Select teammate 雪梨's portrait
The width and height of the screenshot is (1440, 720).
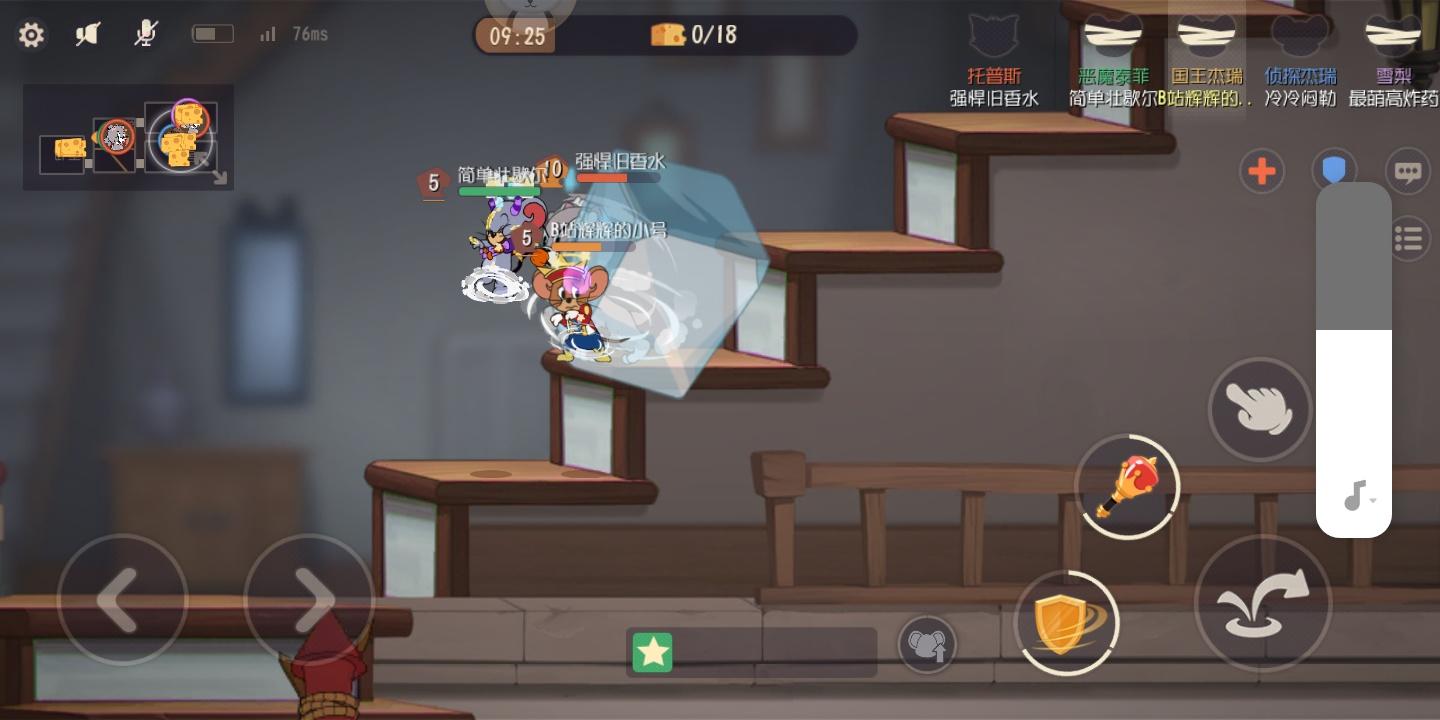[1393, 35]
